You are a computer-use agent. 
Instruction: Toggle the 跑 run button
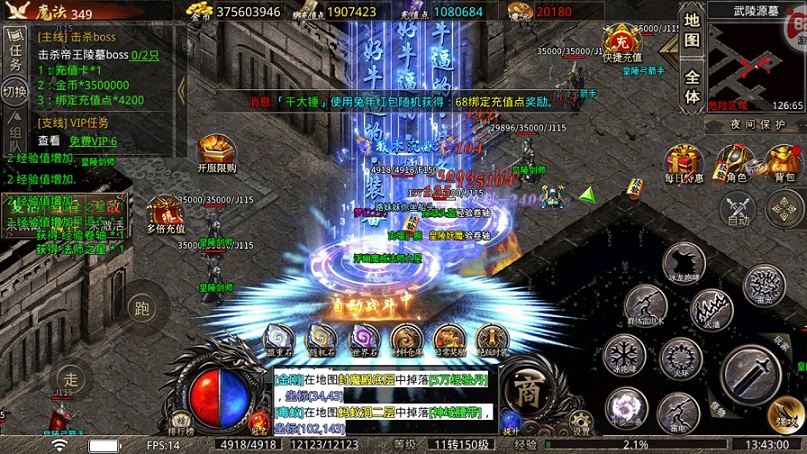142,307
